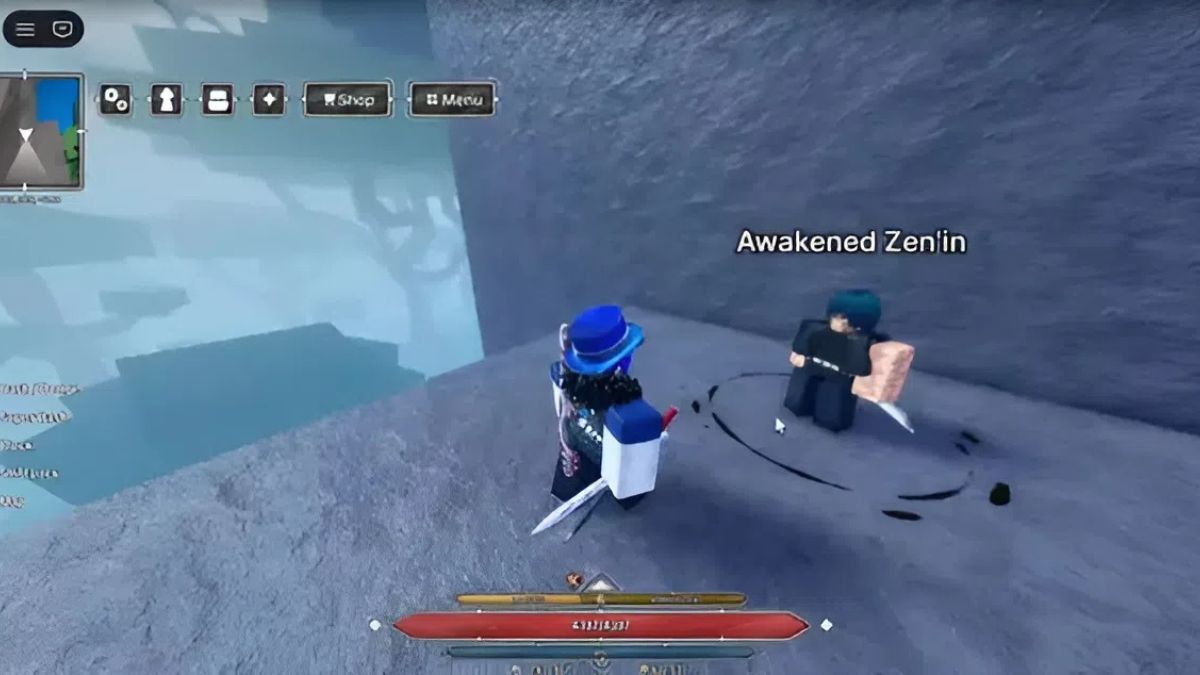
Task: Open the chest inventory icon
Action: click(x=217, y=99)
